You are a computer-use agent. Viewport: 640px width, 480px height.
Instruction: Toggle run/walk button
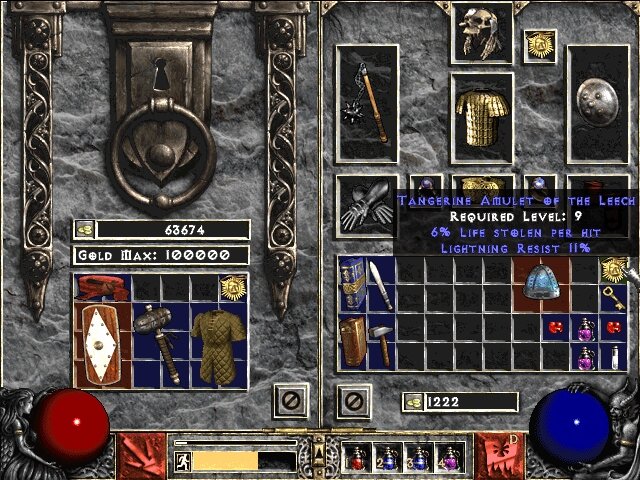coord(182,461)
